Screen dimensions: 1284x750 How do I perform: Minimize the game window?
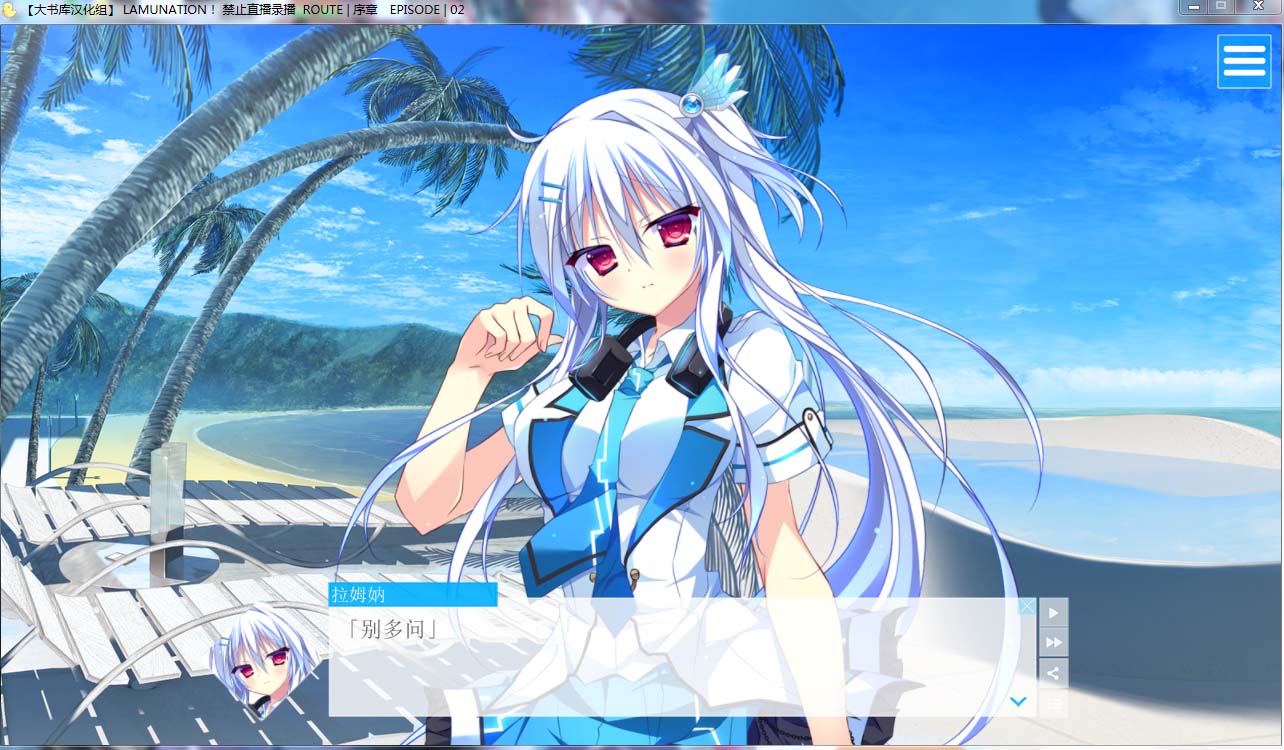(x=1192, y=6)
